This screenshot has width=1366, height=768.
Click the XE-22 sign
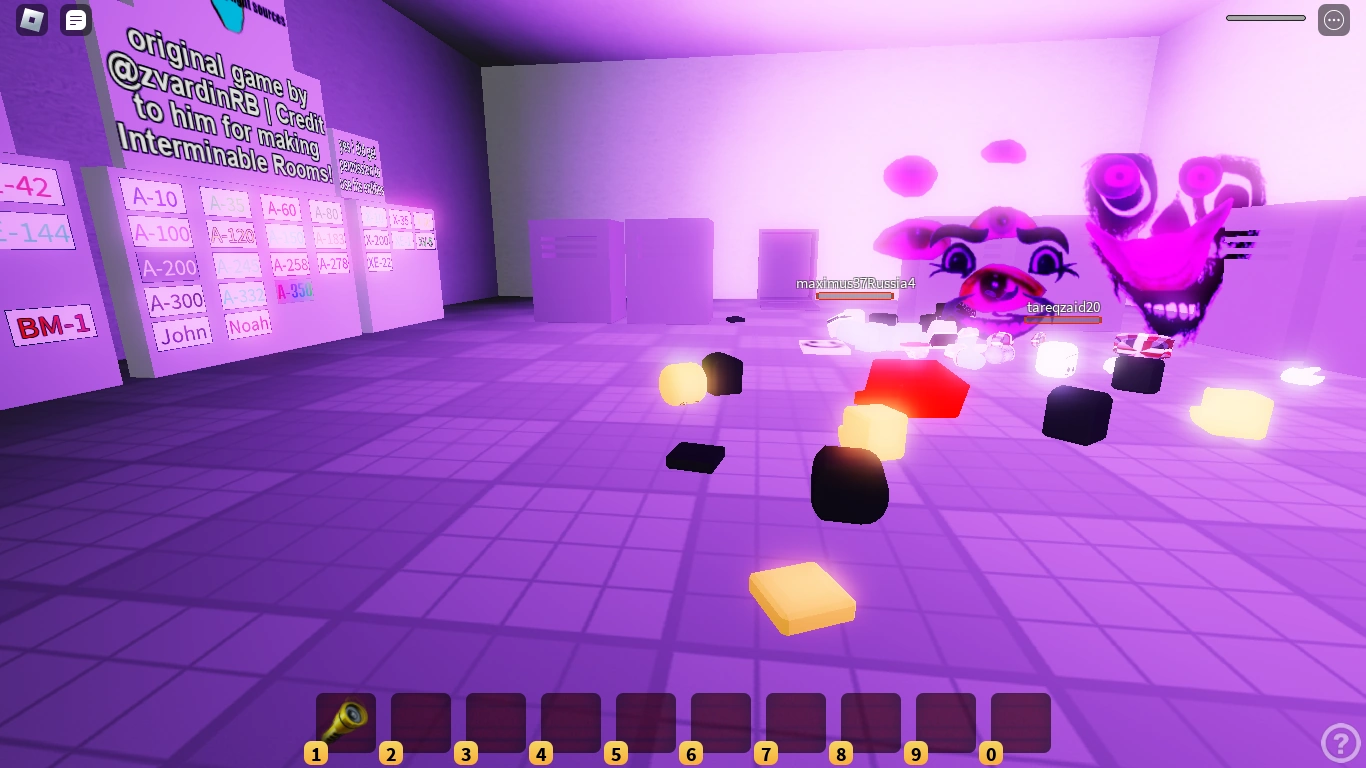pos(379,262)
